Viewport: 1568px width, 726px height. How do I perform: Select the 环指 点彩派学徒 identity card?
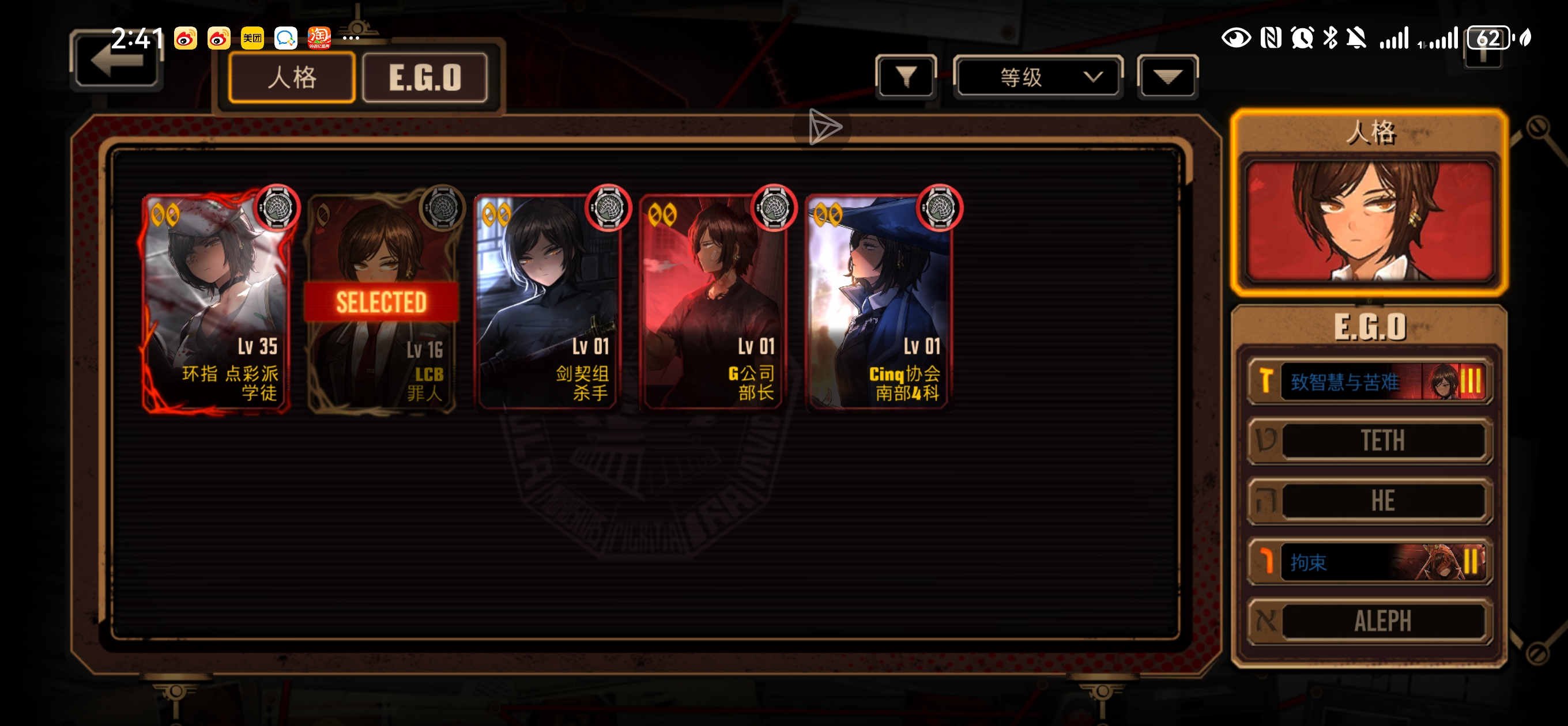pos(216,302)
